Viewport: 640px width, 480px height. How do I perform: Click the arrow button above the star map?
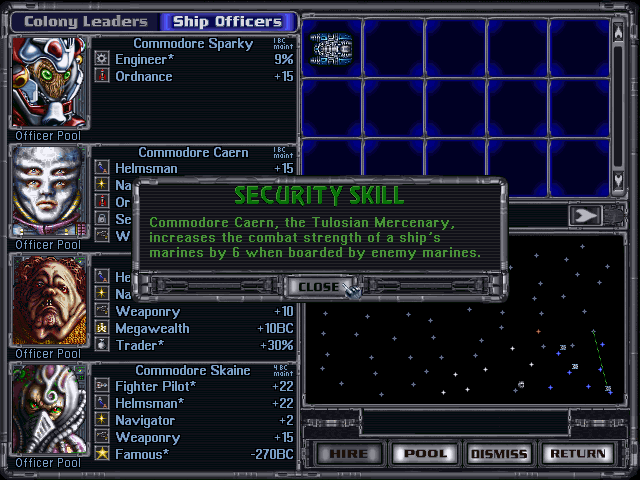(583, 215)
